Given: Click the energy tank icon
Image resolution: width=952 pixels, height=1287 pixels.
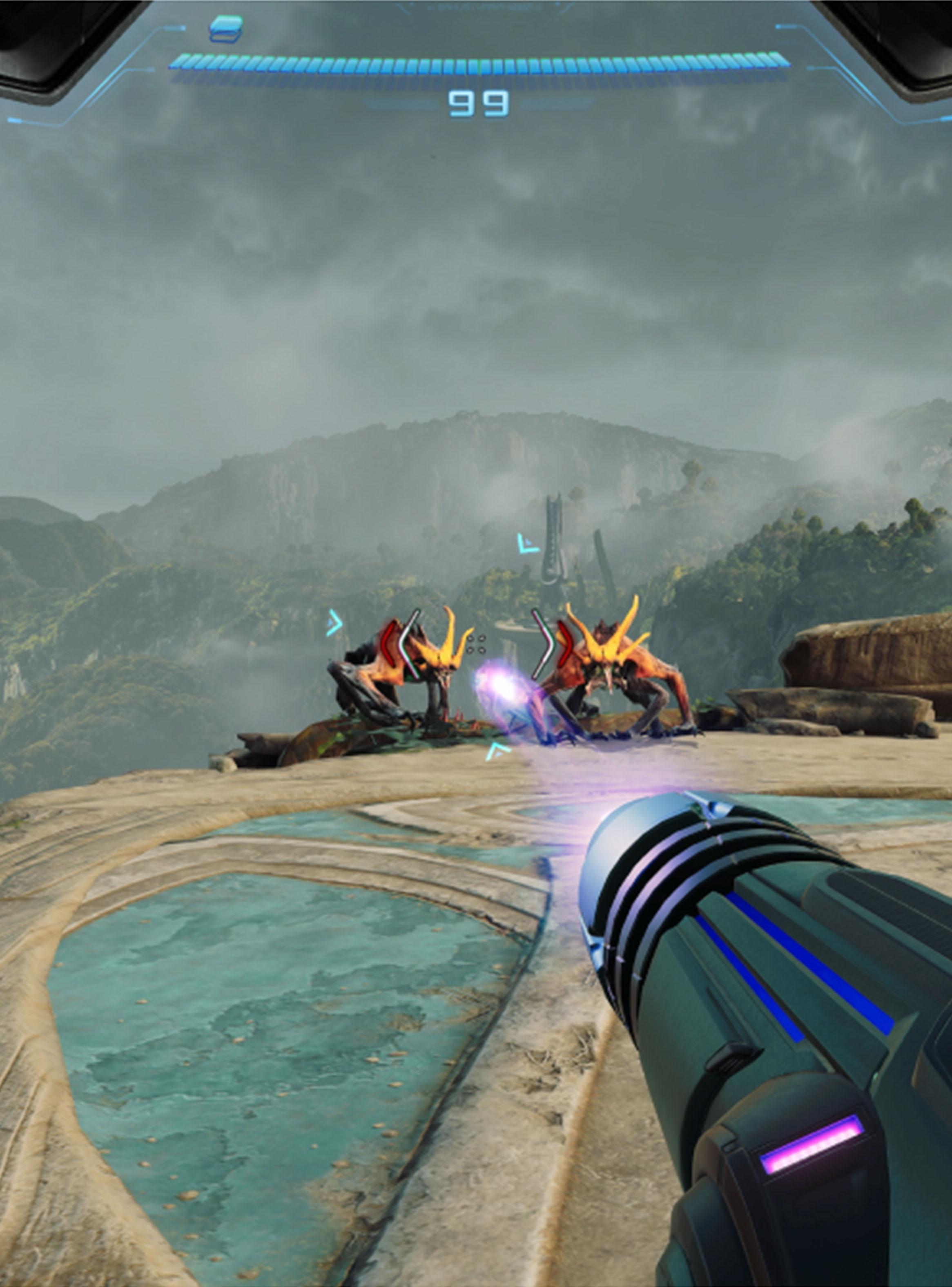Looking at the screenshot, I should click(225, 28).
